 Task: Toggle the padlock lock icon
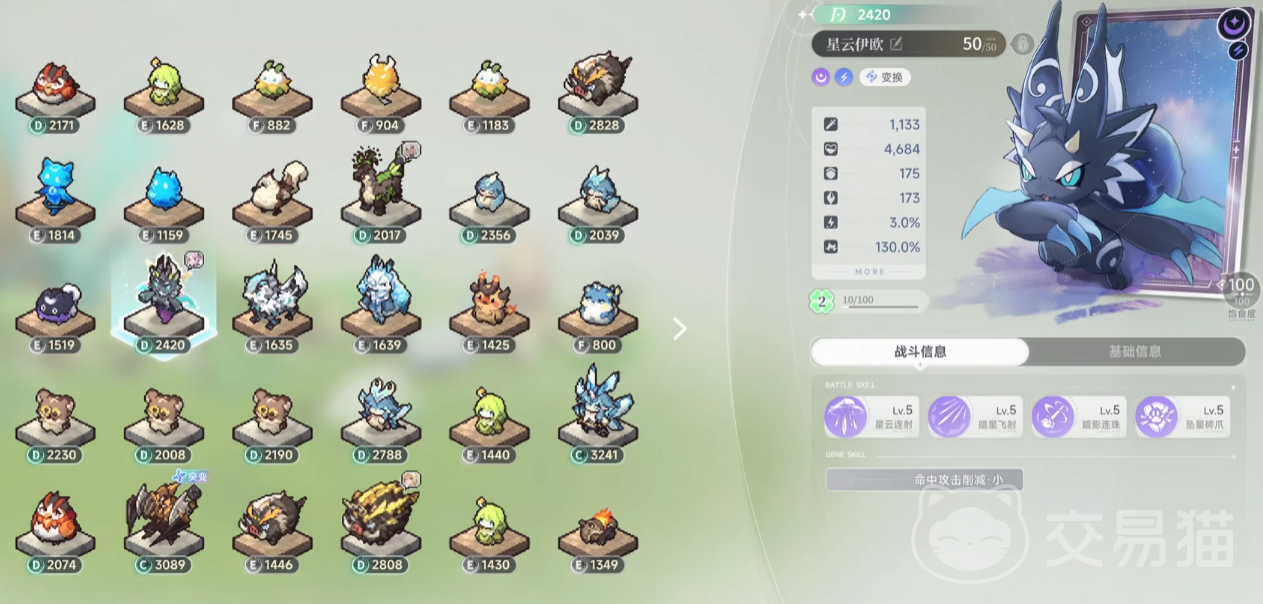point(1022,44)
